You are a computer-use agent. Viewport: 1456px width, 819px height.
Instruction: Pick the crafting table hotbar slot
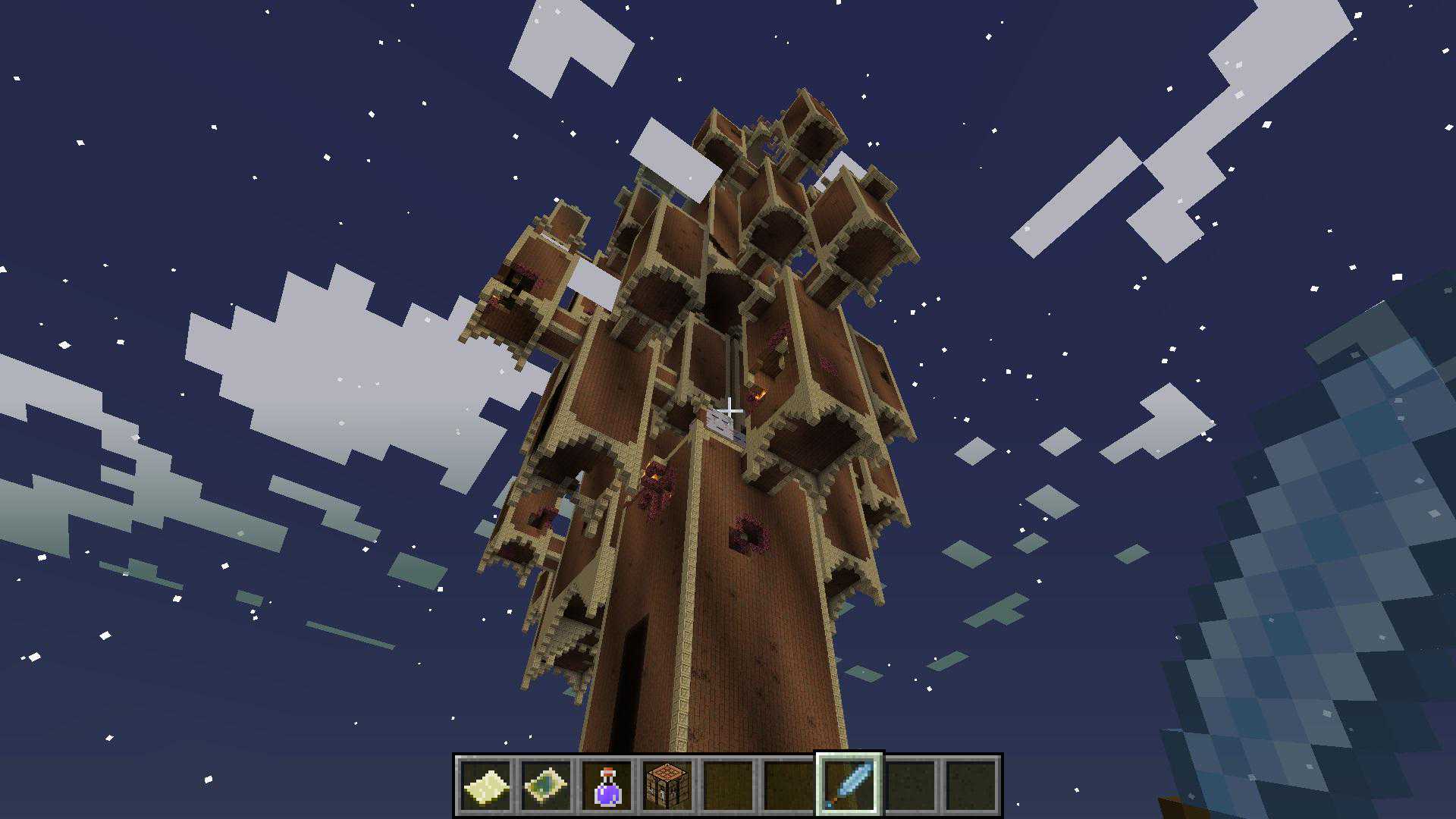[x=667, y=786]
